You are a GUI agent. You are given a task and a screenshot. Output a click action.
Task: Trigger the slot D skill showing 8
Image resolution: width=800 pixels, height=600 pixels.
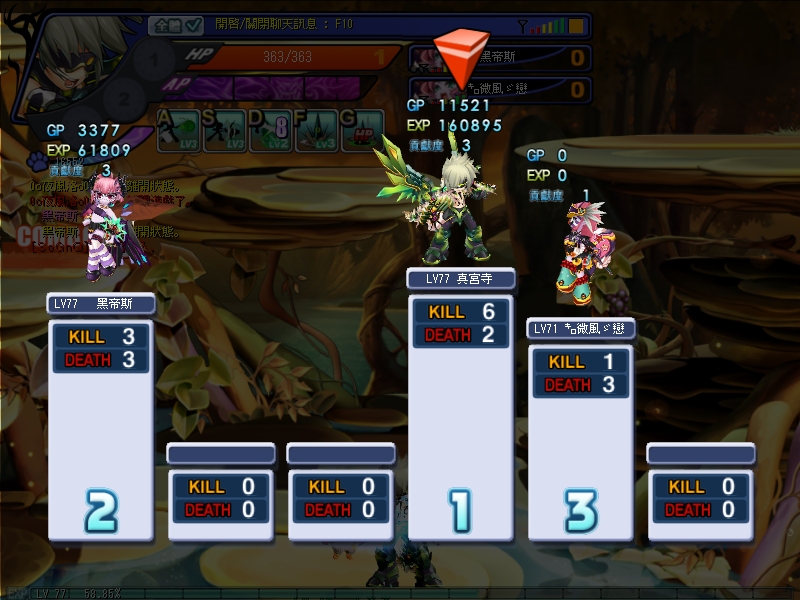[x=270, y=131]
